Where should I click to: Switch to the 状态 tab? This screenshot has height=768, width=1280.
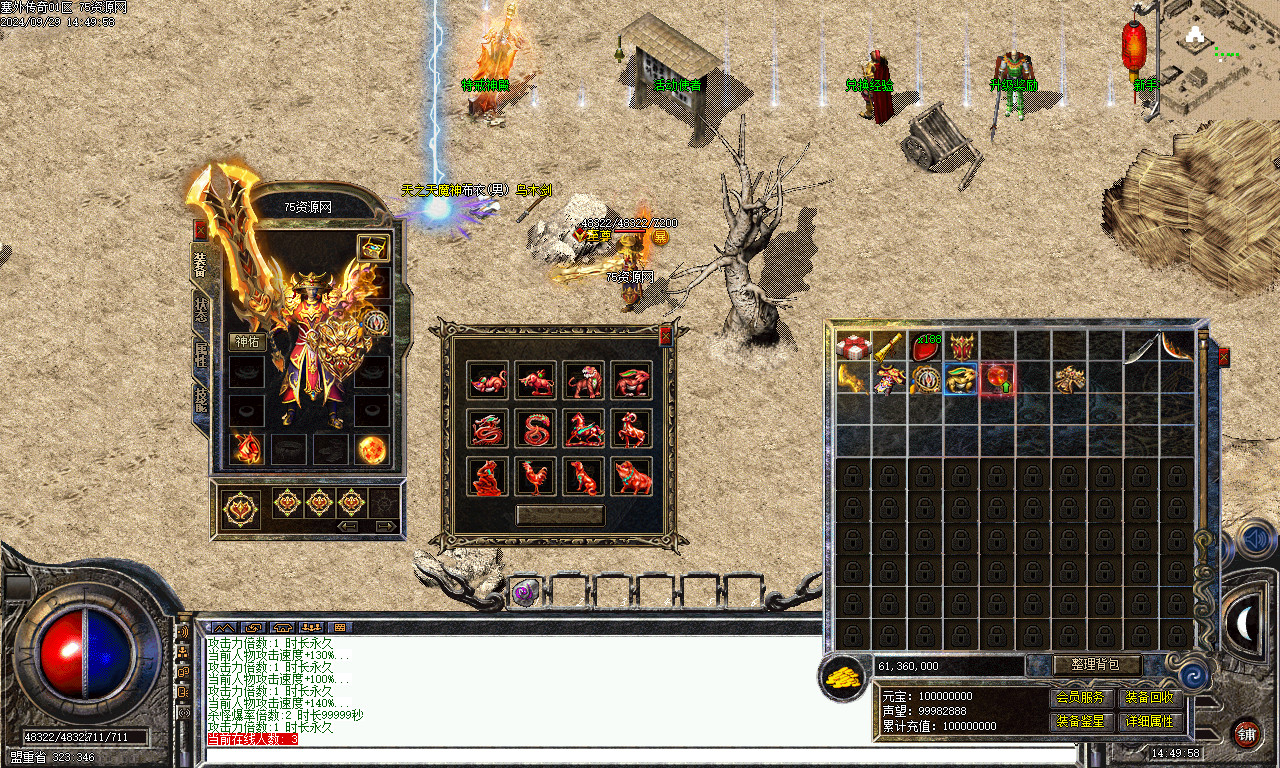[201, 309]
